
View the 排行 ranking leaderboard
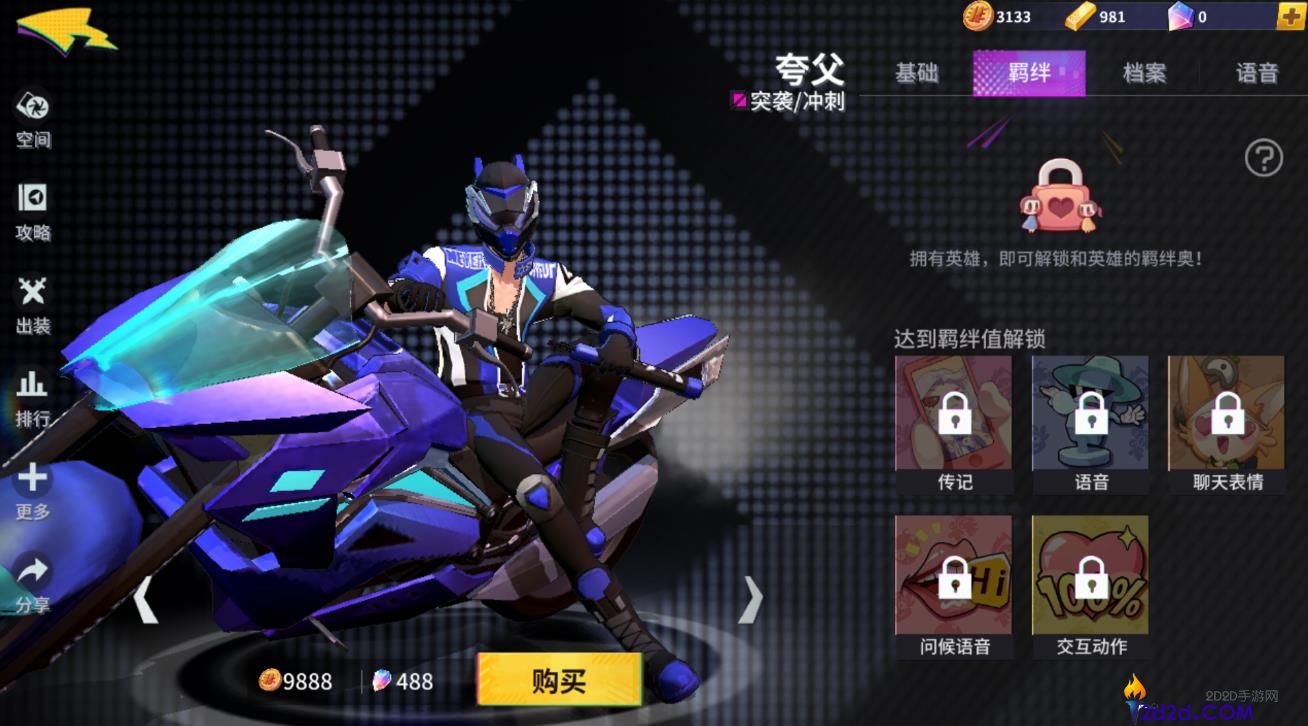pyautogui.click(x=32, y=388)
